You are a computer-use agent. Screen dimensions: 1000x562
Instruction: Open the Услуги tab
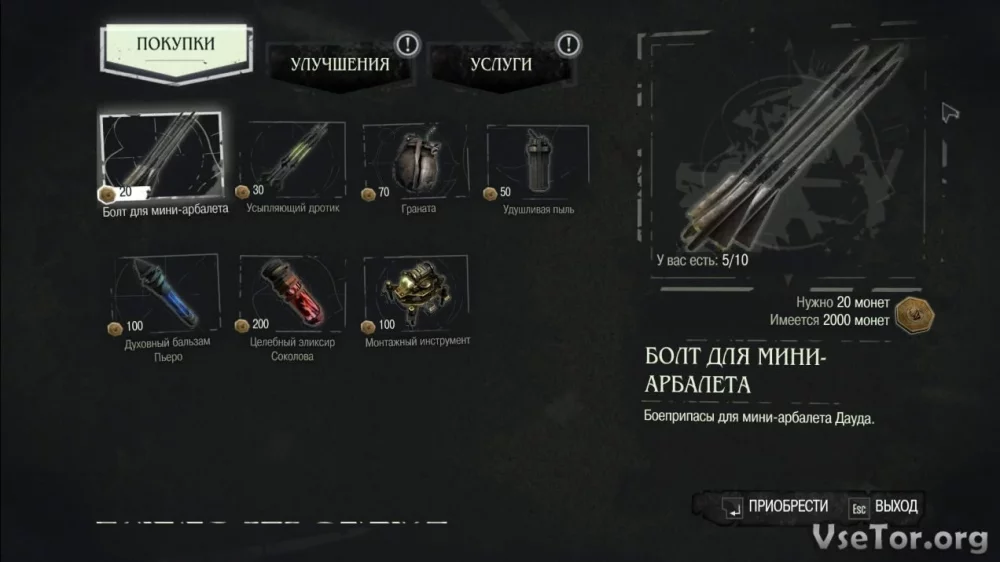pyautogui.click(x=501, y=63)
